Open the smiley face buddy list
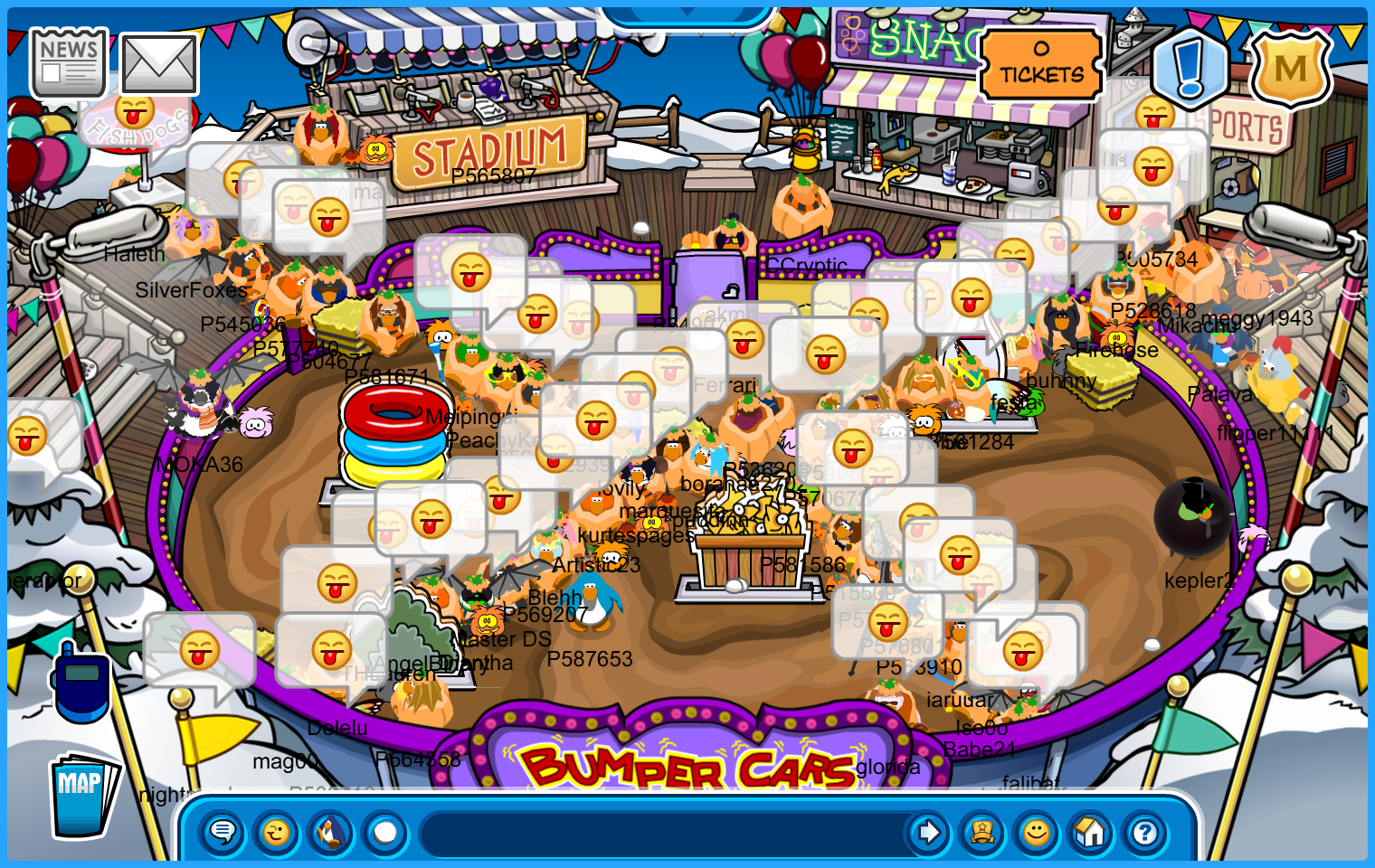Viewport: 1375px width, 868px height. pos(1037,832)
